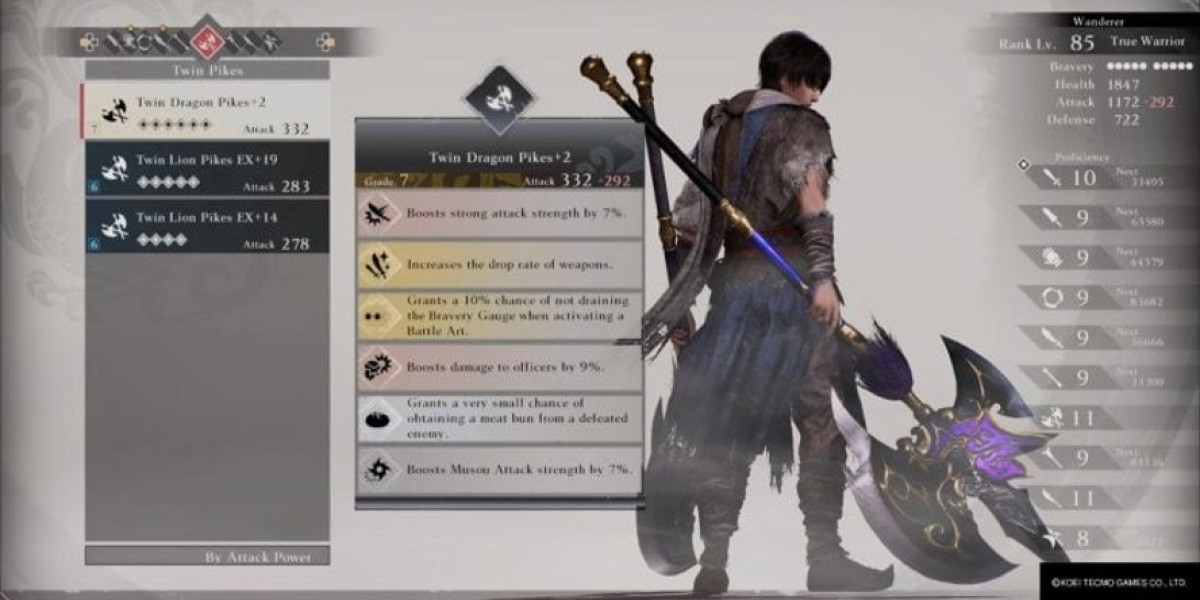The height and width of the screenshot is (600, 1200).
Task: Select the damage to officers boost trait
Action: 499,367
